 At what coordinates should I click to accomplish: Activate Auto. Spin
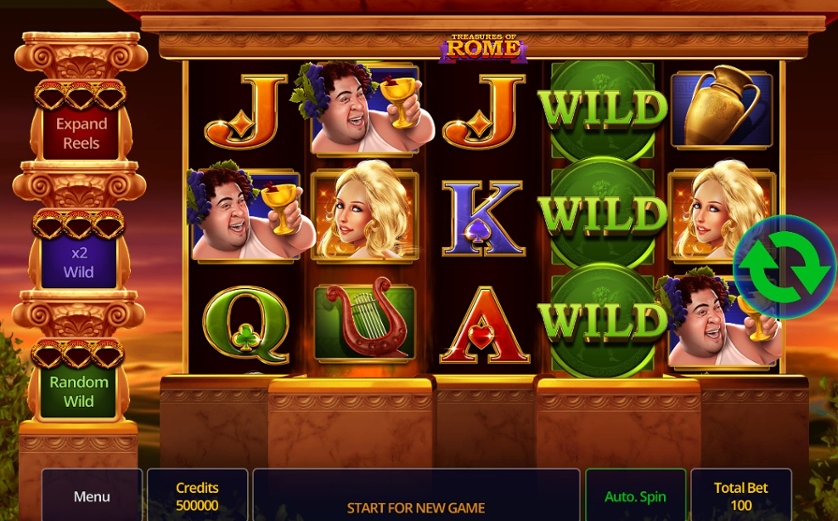click(635, 496)
